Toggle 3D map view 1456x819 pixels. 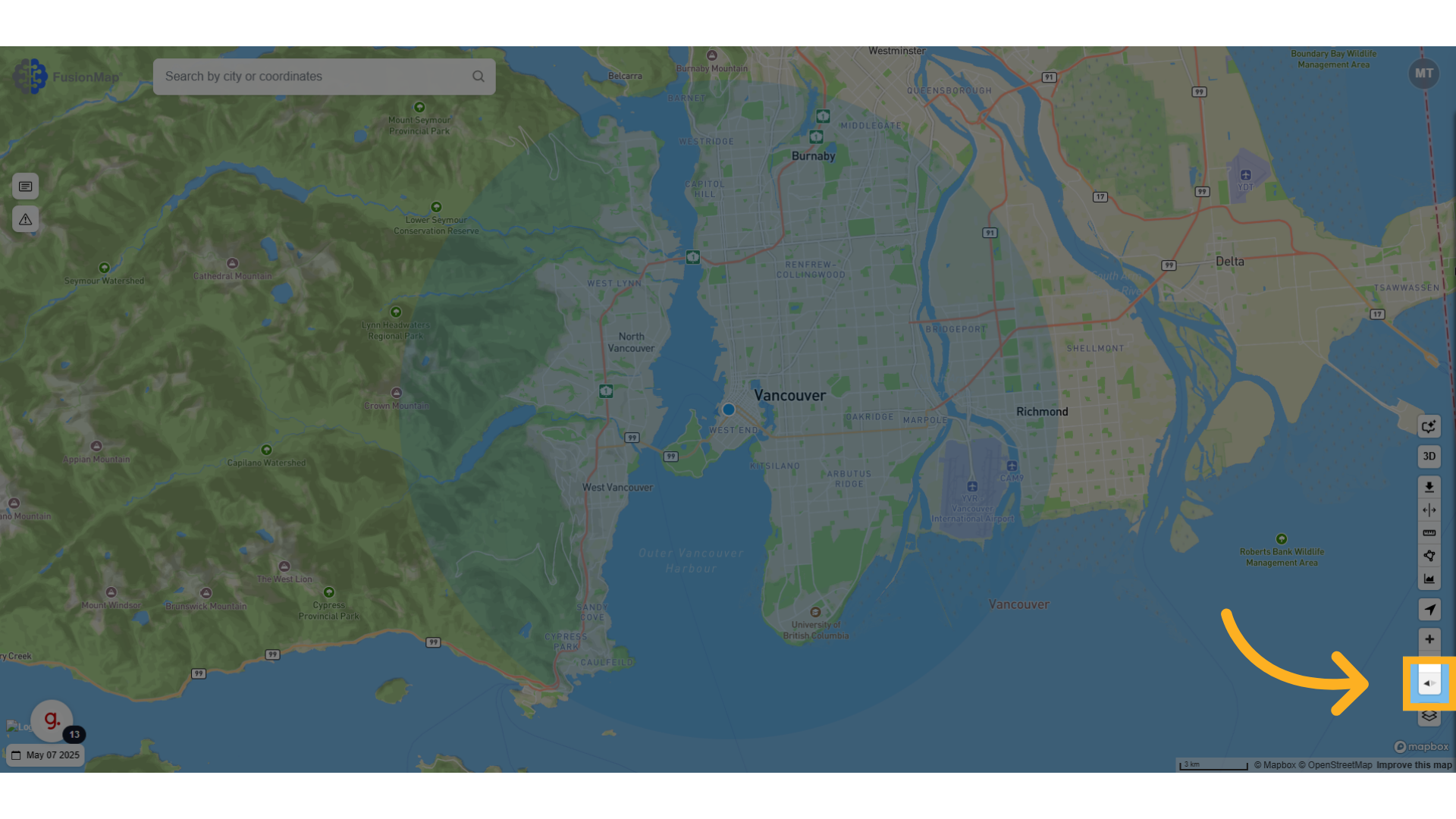pyautogui.click(x=1429, y=456)
